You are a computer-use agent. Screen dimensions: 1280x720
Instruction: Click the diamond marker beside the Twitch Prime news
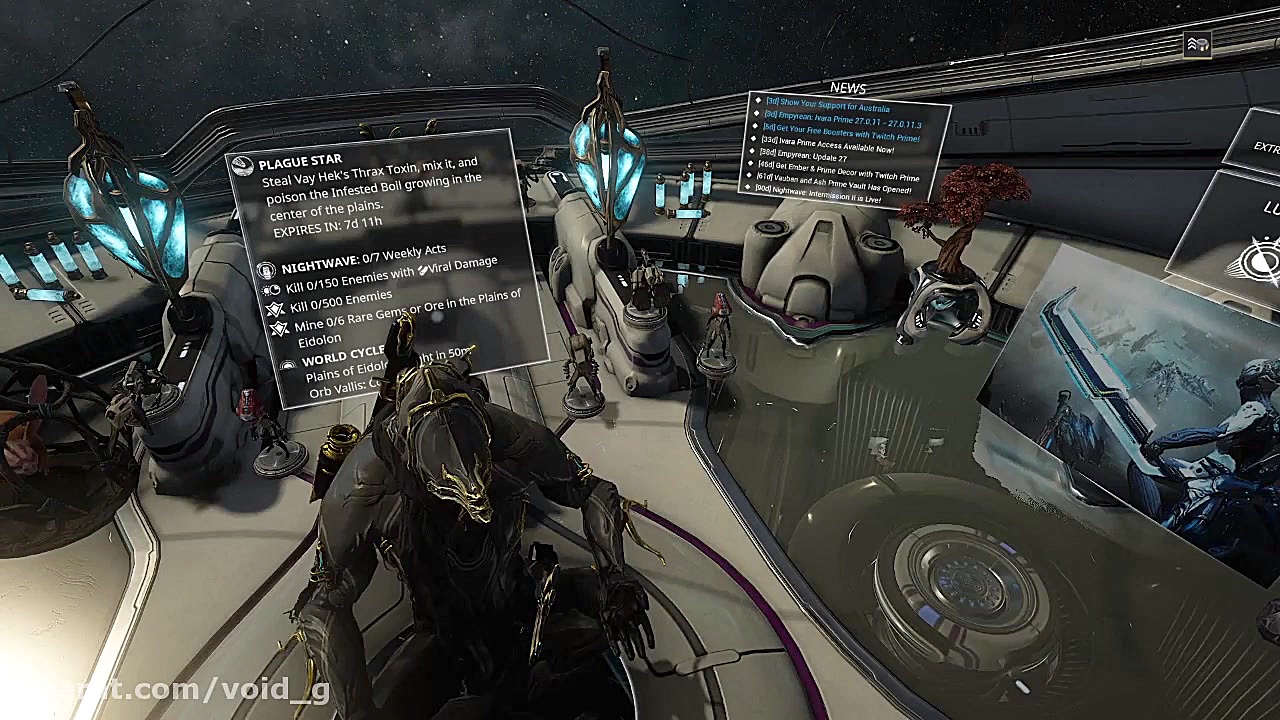[x=755, y=126]
